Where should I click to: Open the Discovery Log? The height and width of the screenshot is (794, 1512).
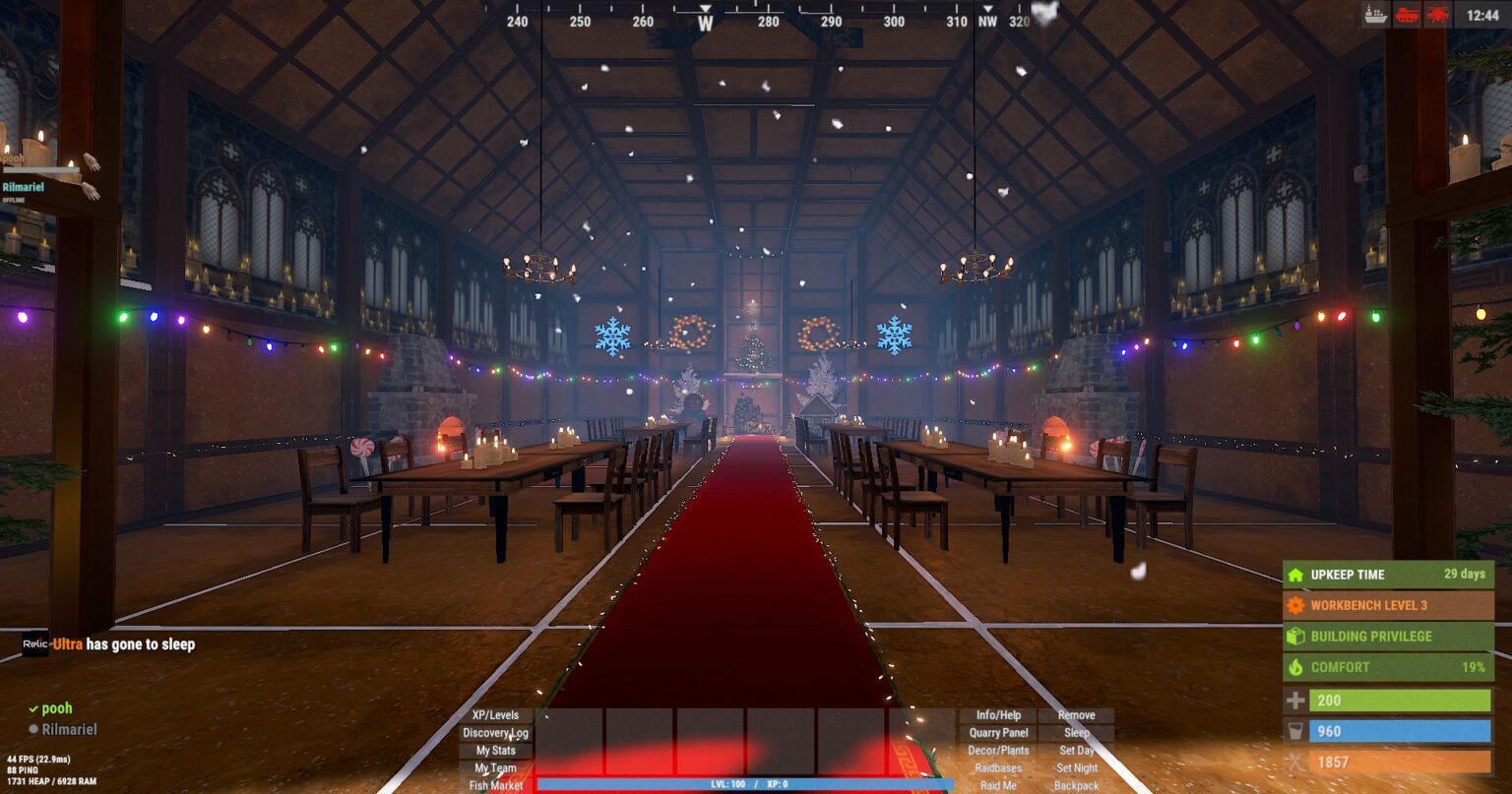(x=495, y=733)
